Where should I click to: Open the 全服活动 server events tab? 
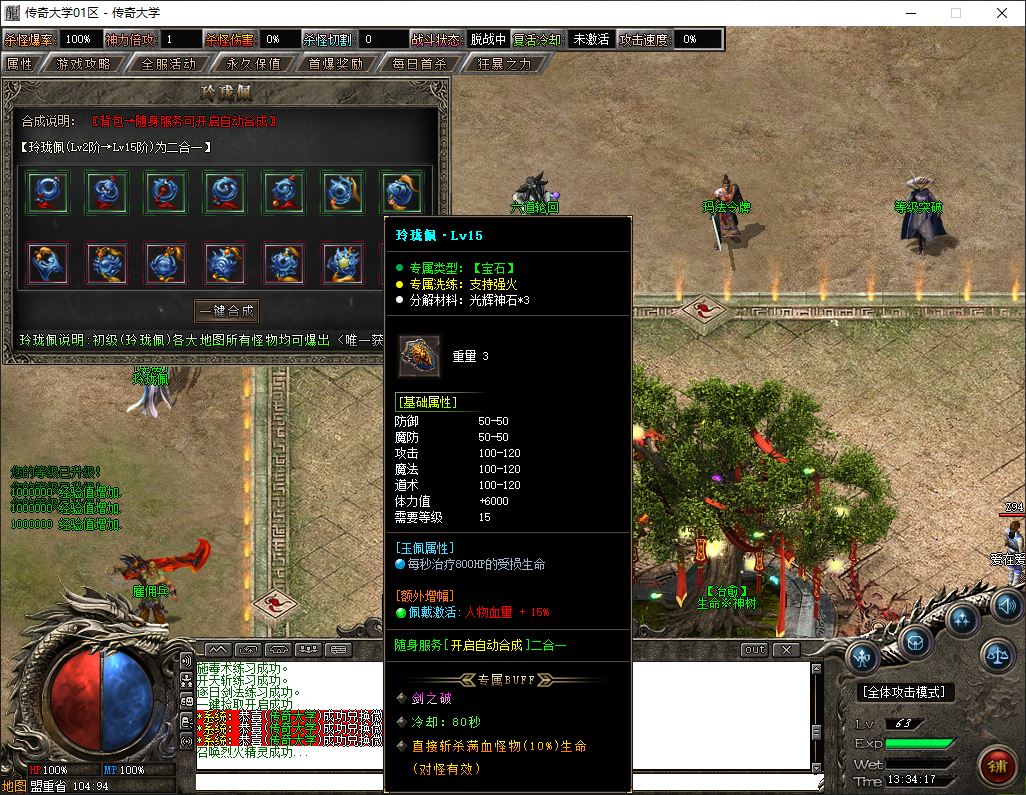click(169, 63)
